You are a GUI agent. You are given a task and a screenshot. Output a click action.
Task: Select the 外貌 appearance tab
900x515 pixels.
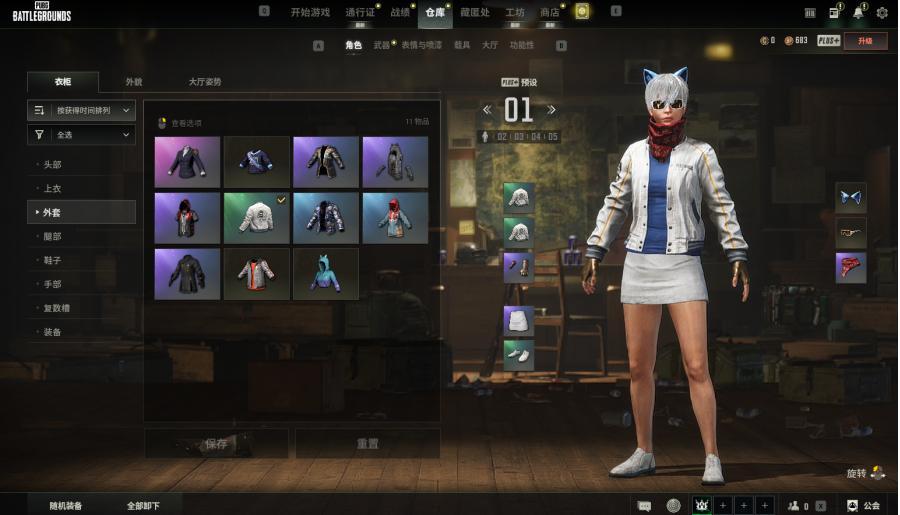[134, 82]
